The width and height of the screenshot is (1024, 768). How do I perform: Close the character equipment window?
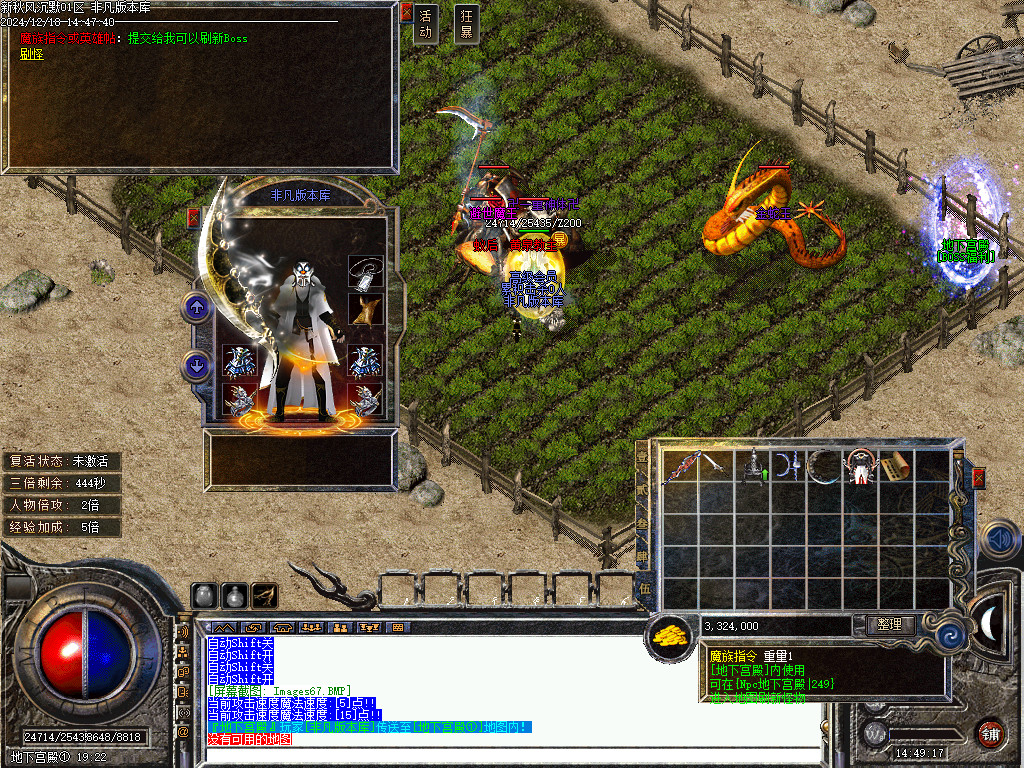pos(193,217)
